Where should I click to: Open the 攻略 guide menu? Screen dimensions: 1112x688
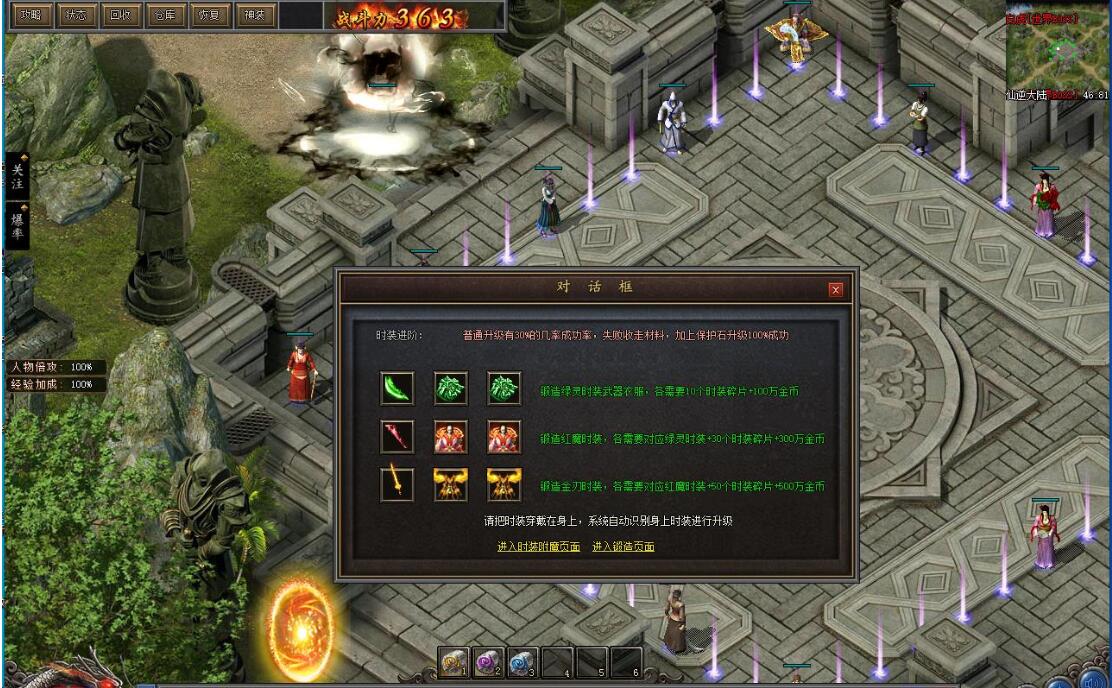[30, 15]
